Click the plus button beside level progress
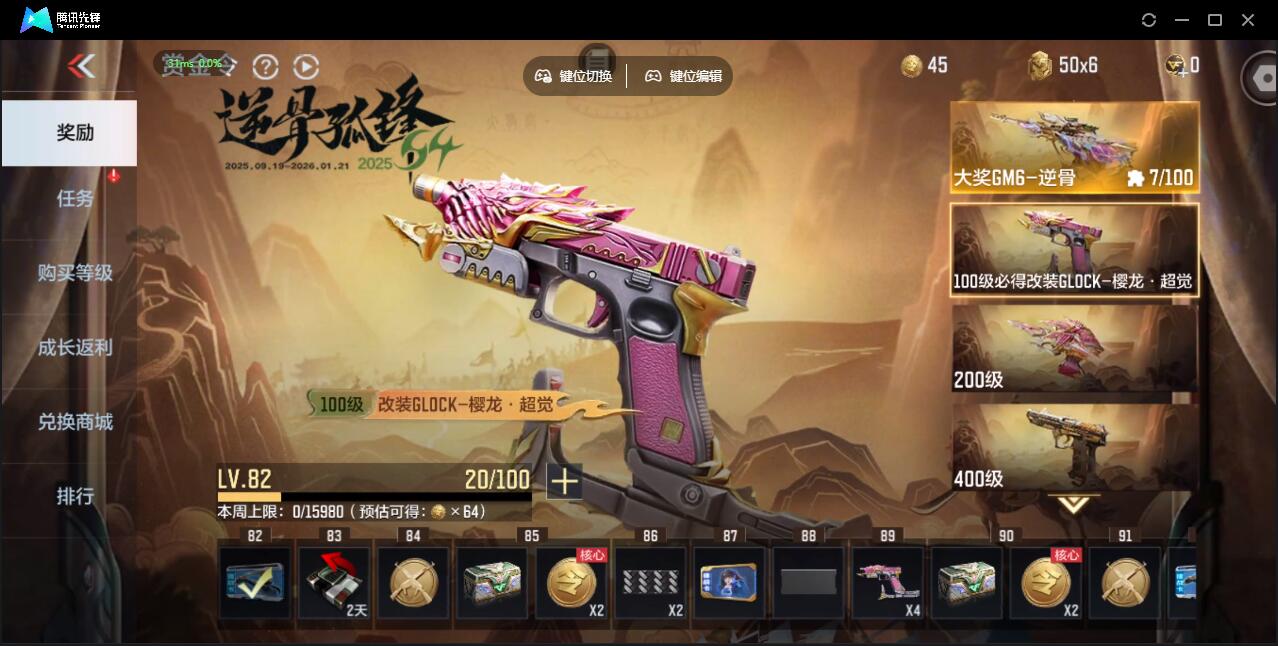The image size is (1278, 646). (x=564, y=481)
